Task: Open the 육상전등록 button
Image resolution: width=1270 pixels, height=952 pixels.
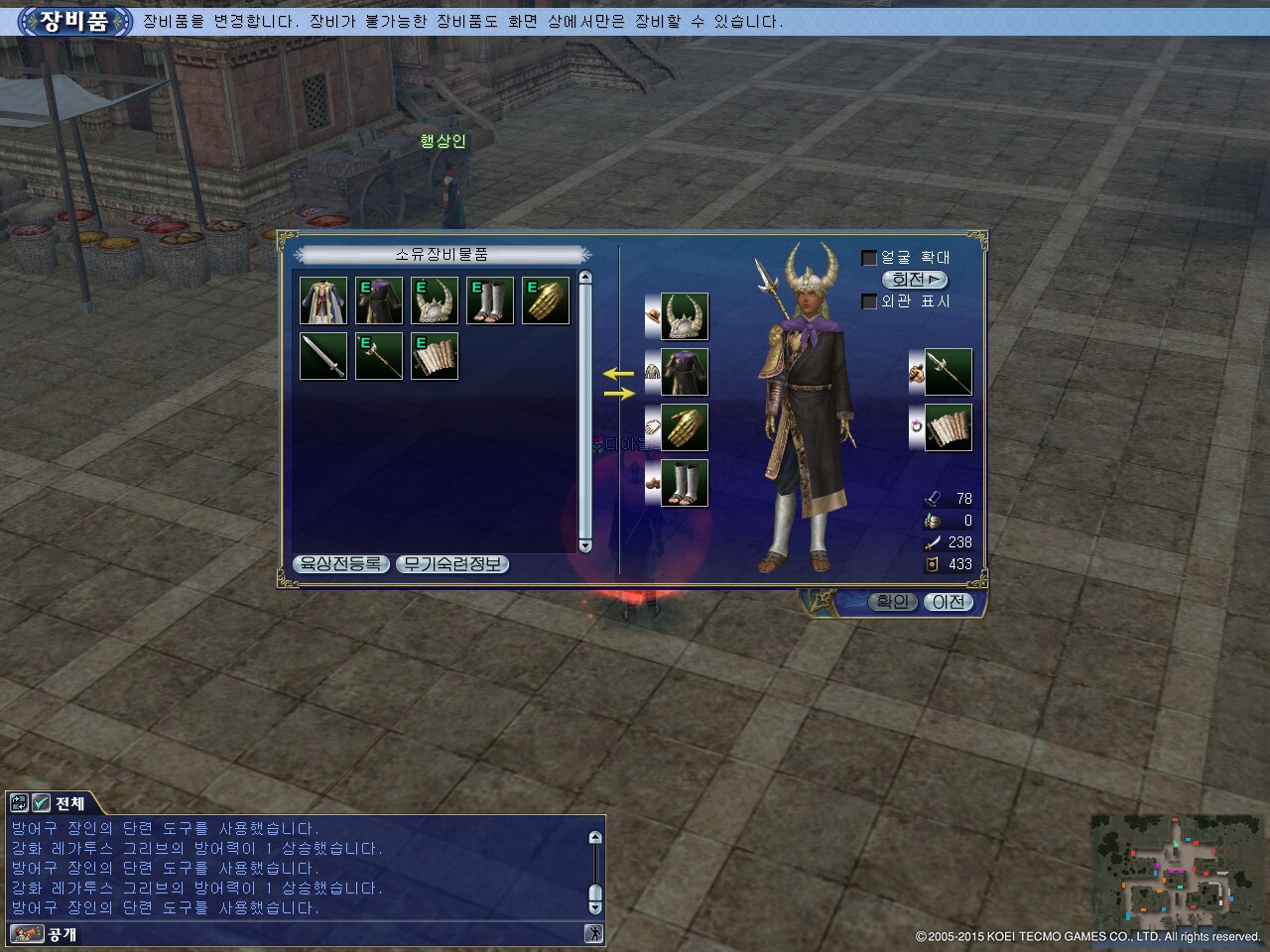Action: click(341, 564)
